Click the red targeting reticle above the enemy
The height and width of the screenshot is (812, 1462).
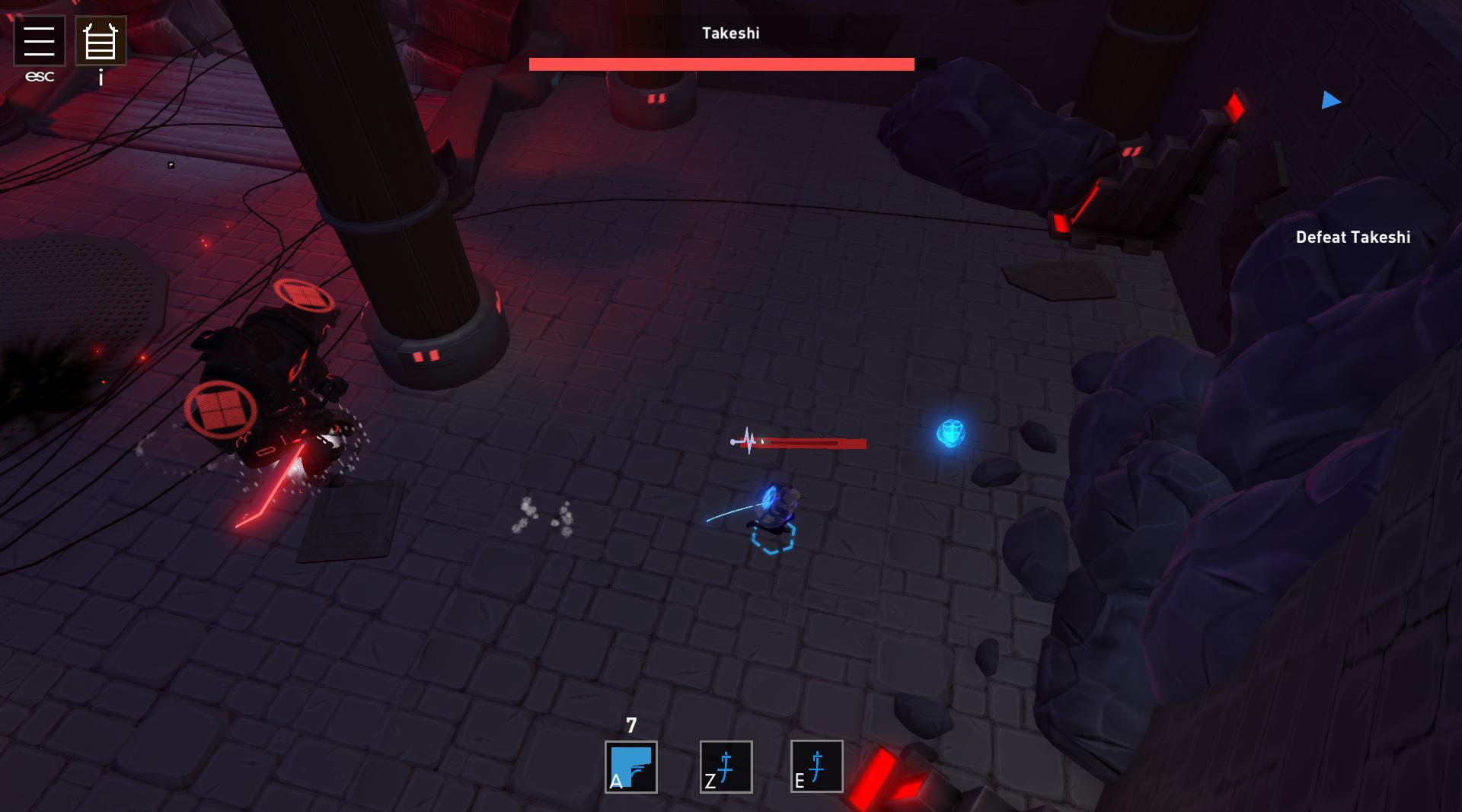pos(304,295)
